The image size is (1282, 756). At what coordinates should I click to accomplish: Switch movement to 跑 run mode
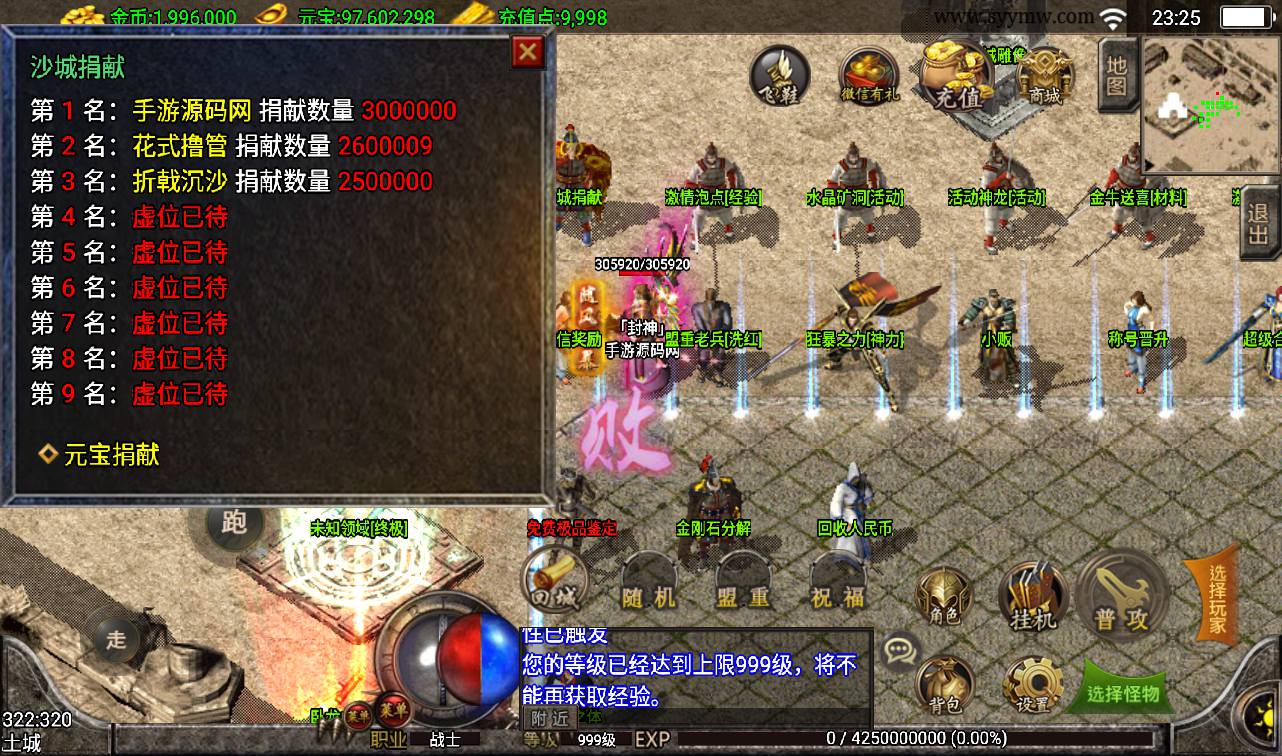[x=233, y=522]
